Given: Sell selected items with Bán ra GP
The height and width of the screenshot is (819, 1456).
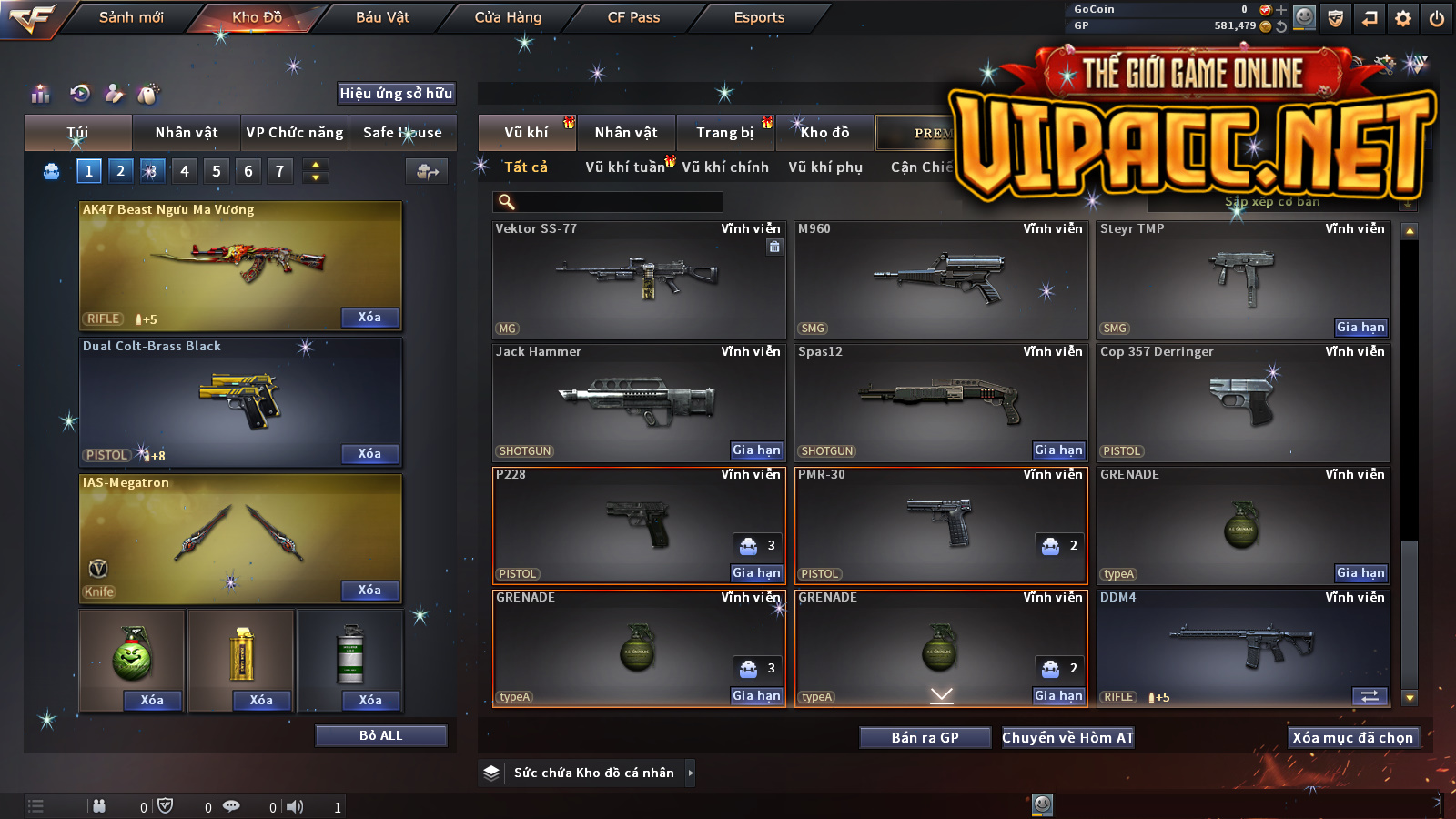Looking at the screenshot, I should [925, 738].
